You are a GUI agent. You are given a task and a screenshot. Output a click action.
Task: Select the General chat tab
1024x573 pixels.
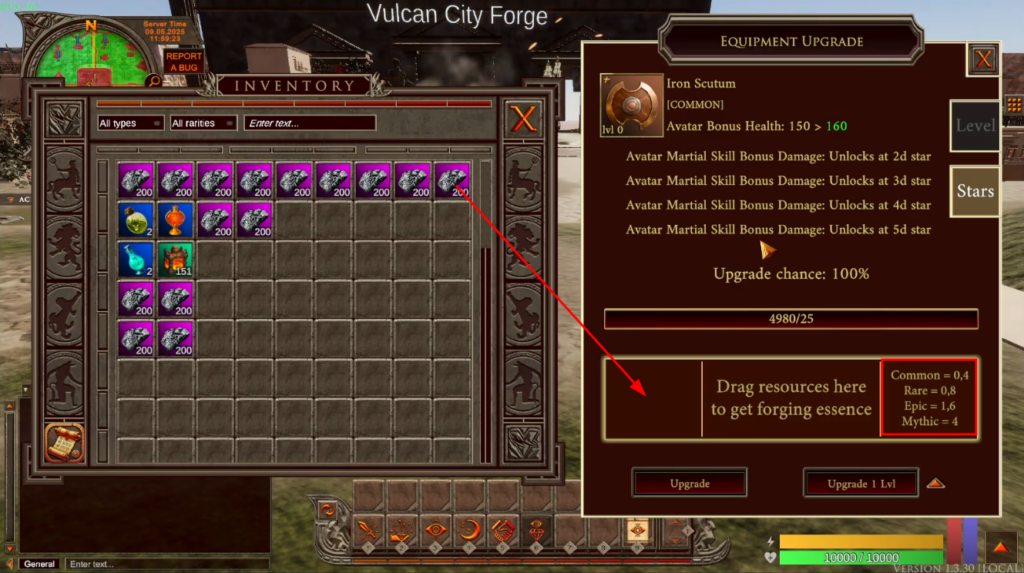click(x=39, y=564)
